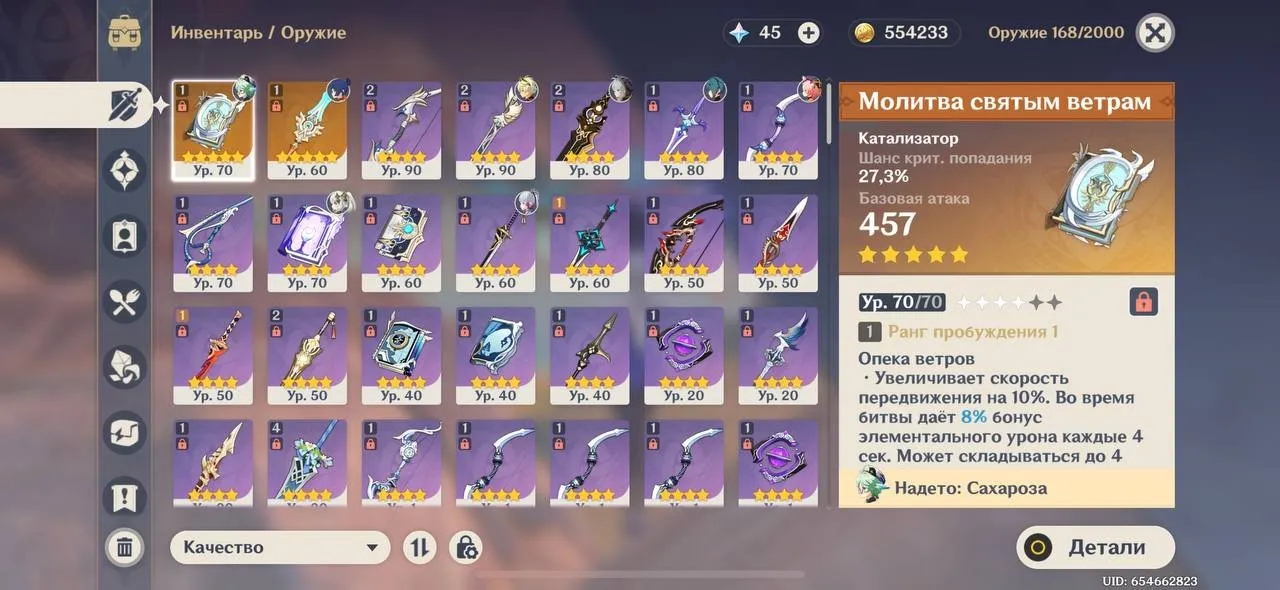Screen dimensions: 1280x590
Task: Open the quest items tab with exclamation mark
Action: (125, 496)
